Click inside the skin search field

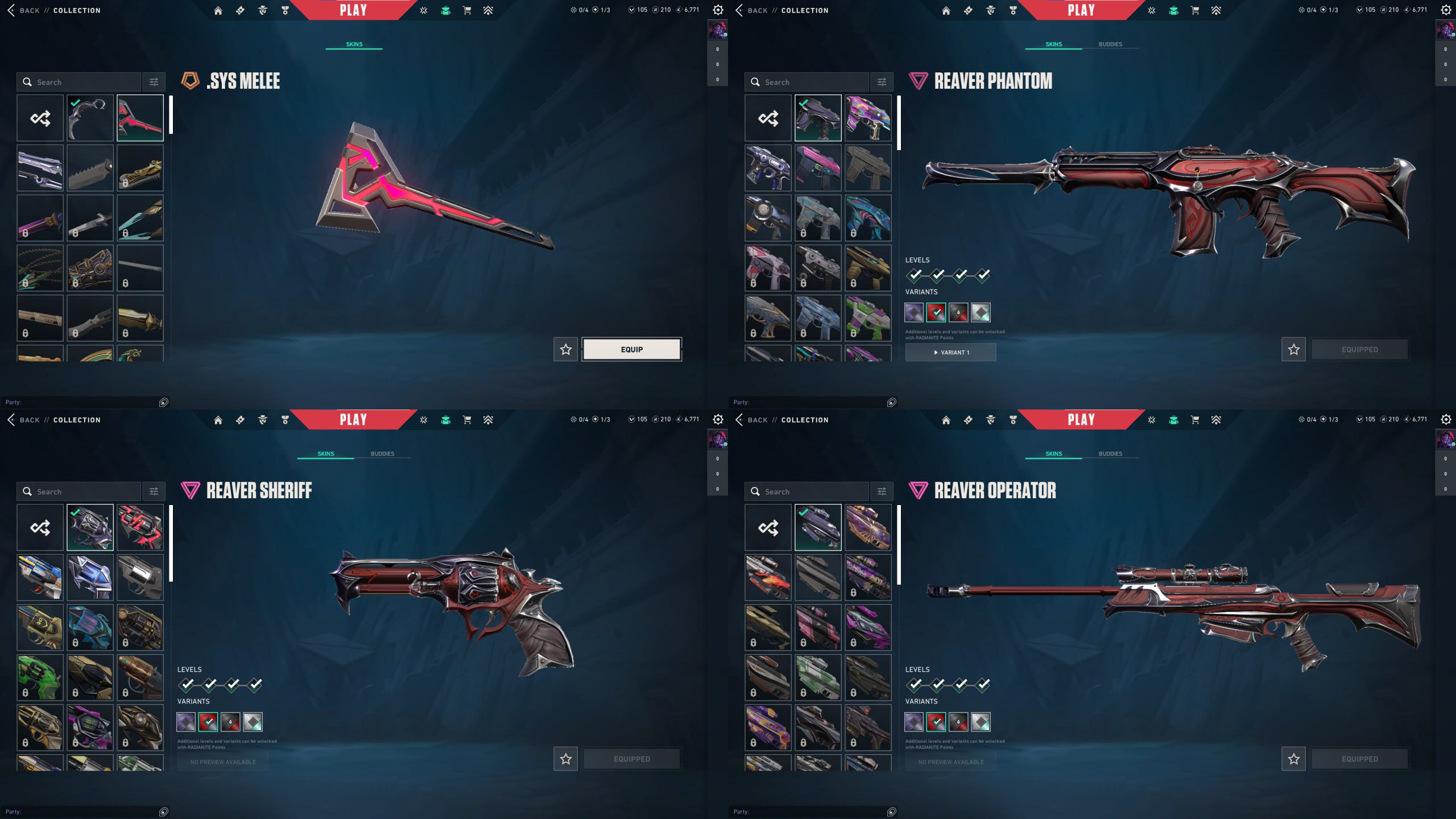click(x=80, y=81)
